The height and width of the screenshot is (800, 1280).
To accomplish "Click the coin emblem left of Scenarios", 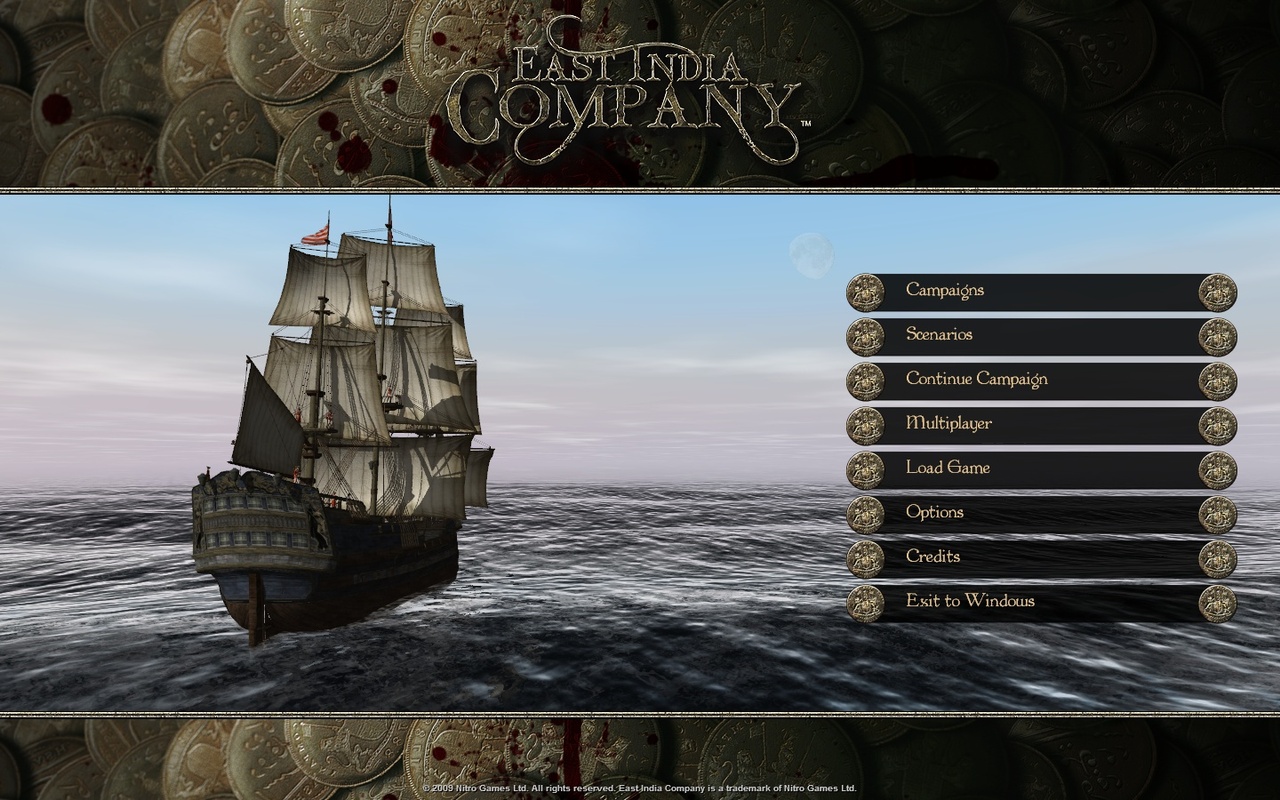I will (864, 335).
